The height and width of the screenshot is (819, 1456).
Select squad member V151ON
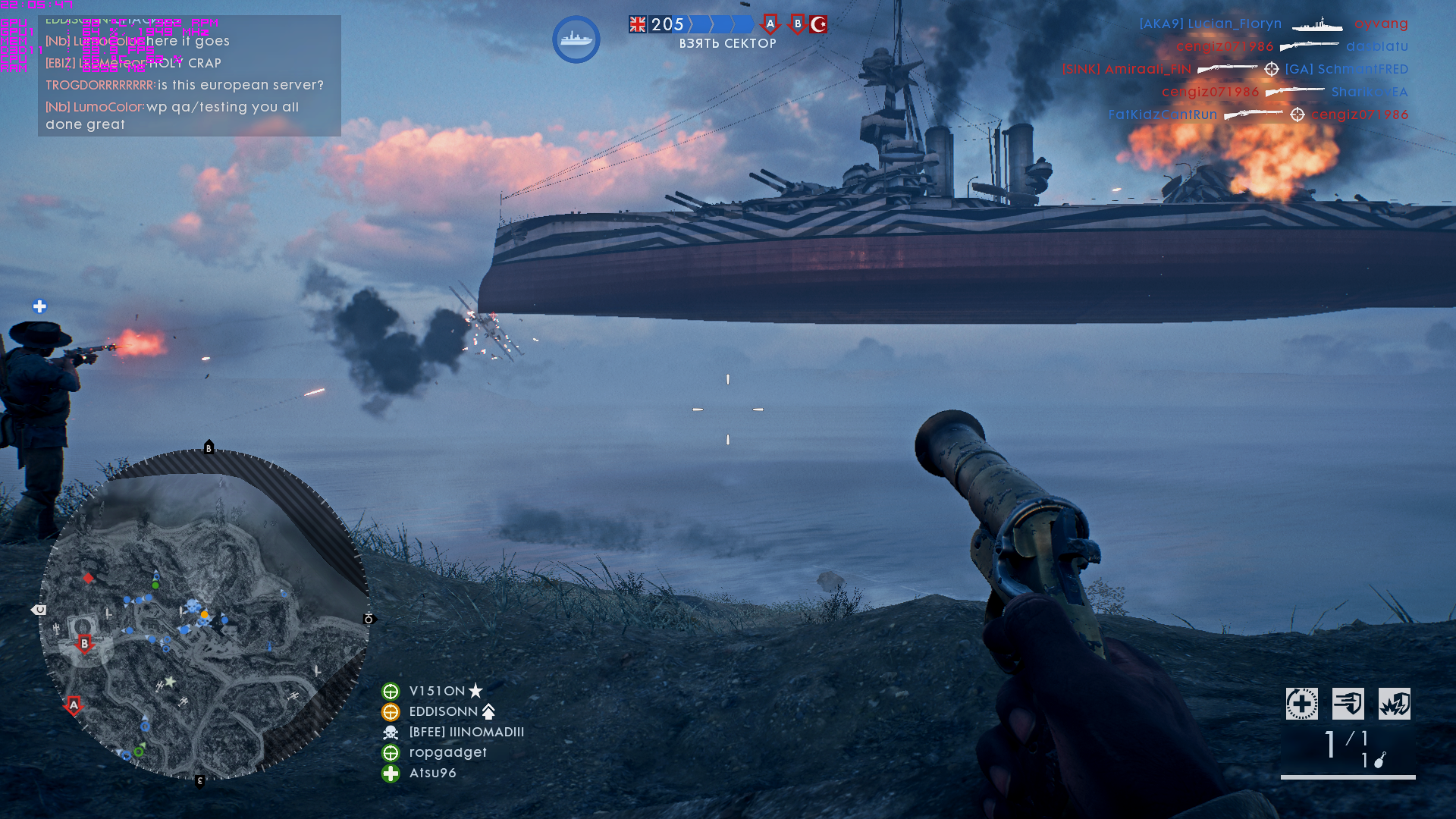click(437, 691)
